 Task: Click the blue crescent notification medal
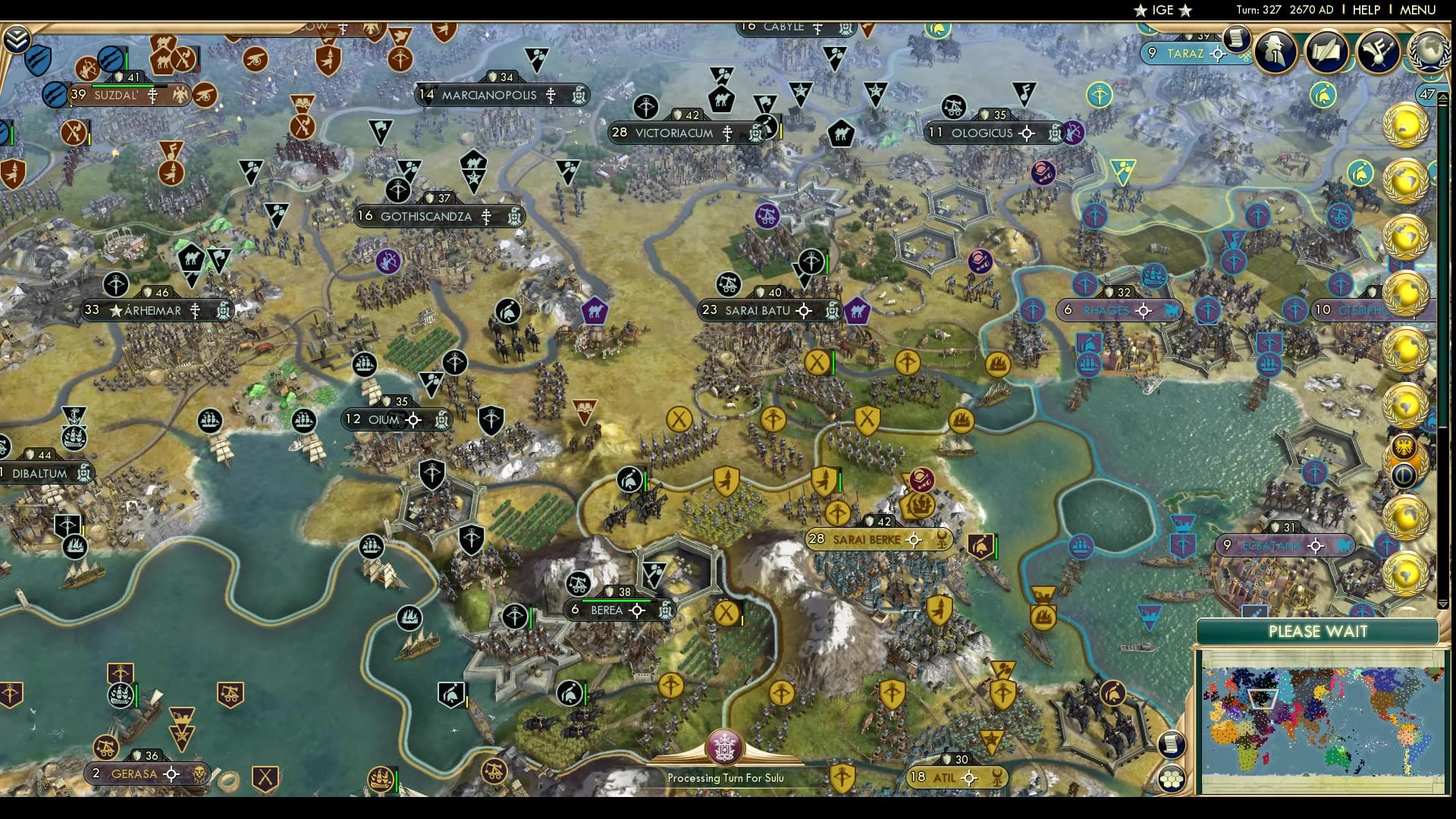coord(1404,474)
